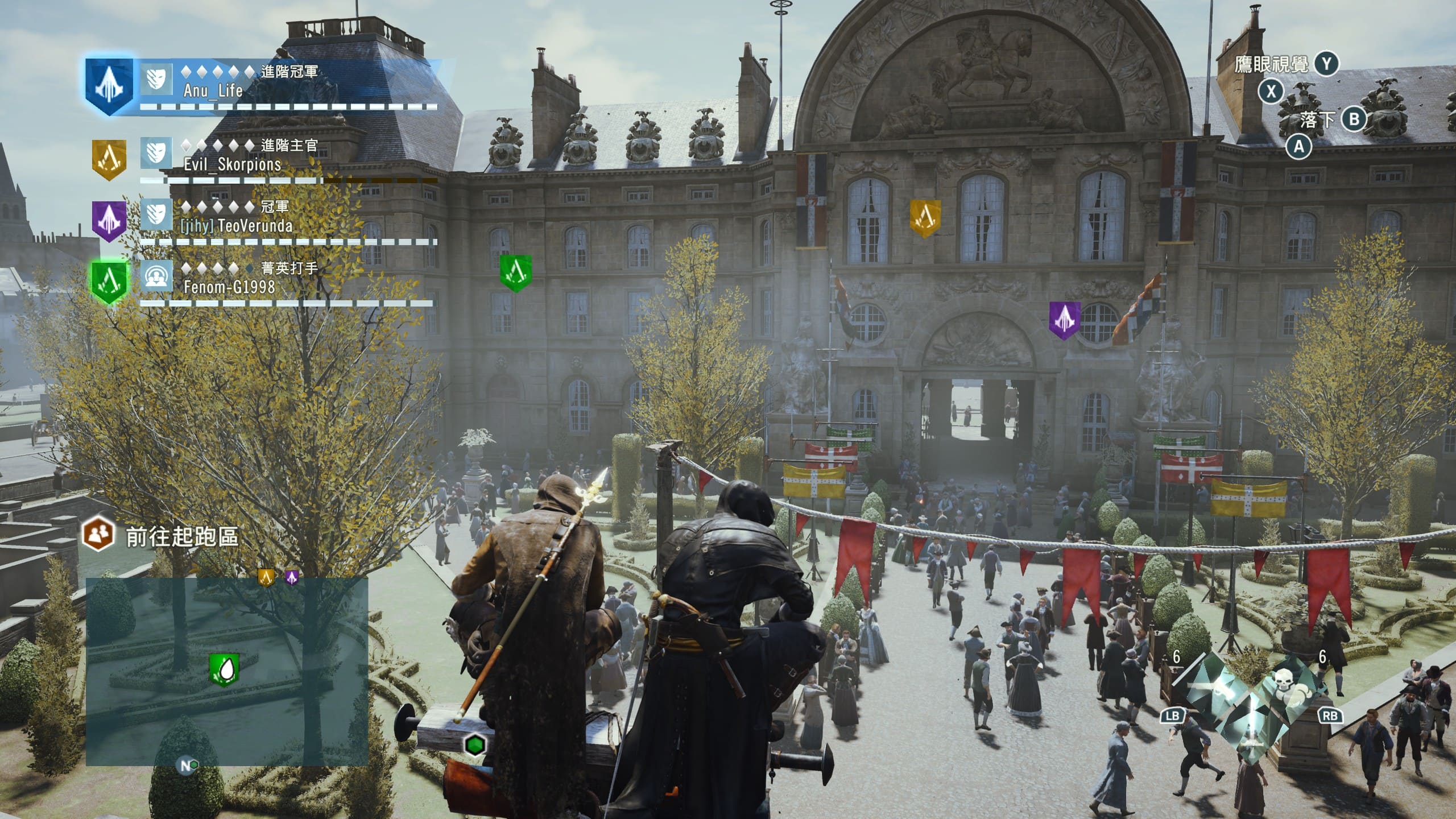
Task: Select the green teammate marker by the tree
Action: [x=515, y=272]
